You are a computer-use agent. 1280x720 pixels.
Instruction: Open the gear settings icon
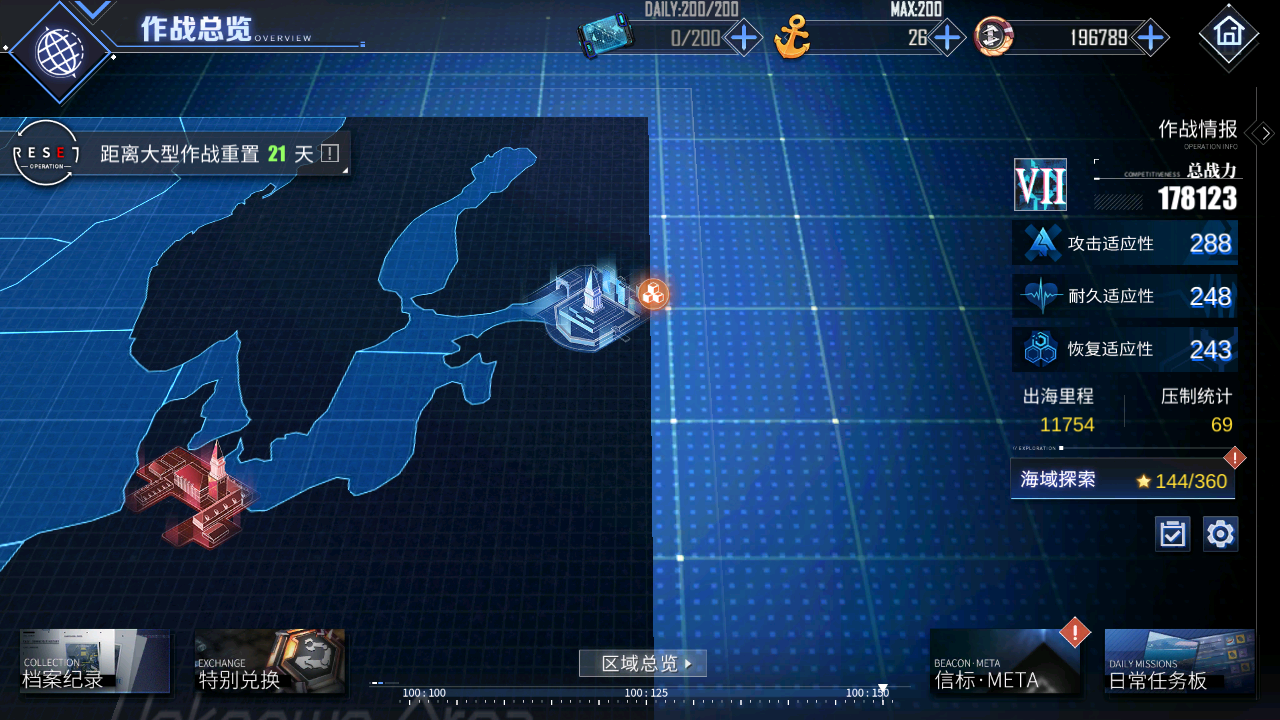pyautogui.click(x=1220, y=534)
